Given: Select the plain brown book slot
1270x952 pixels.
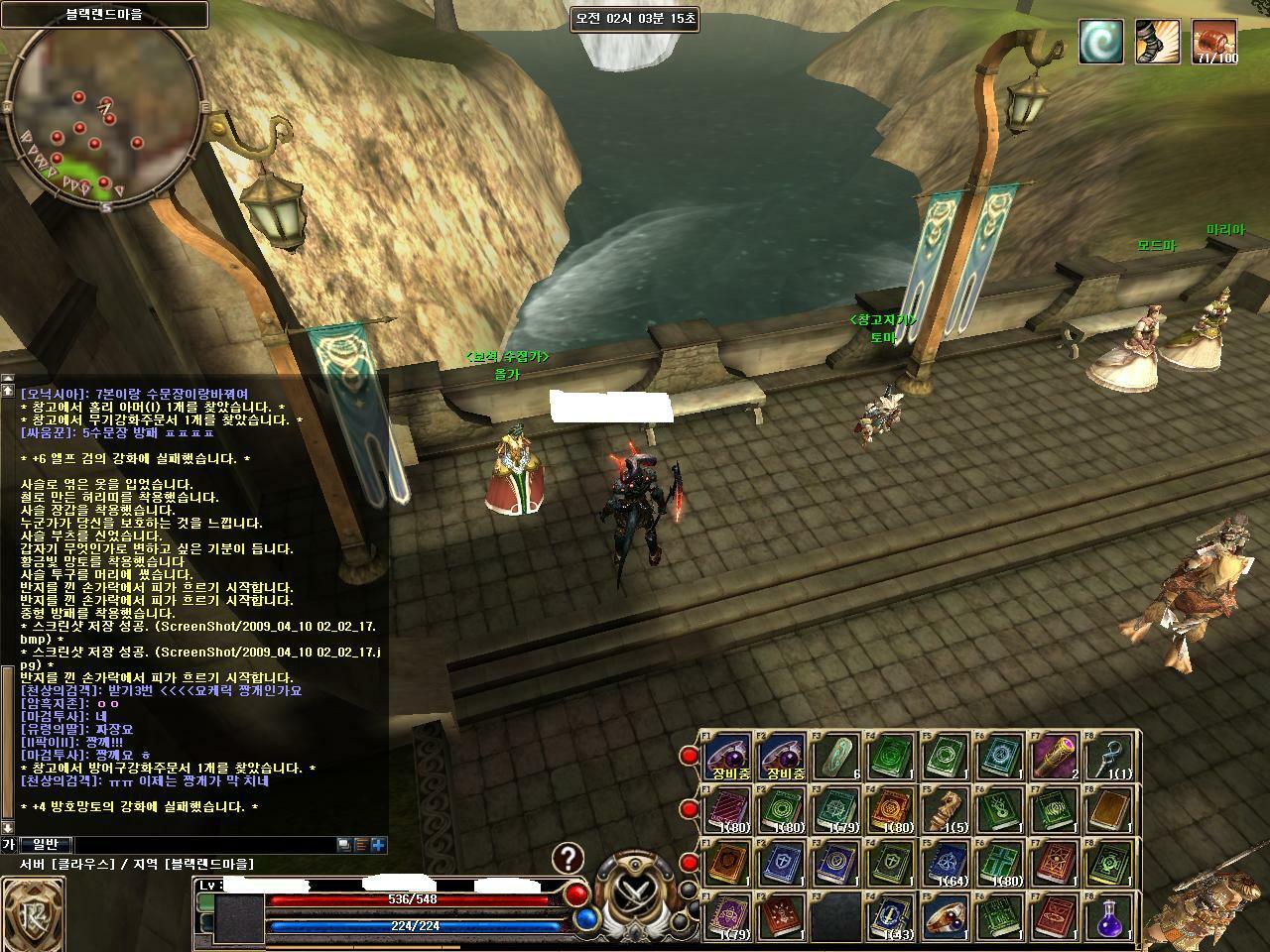Looking at the screenshot, I should point(1109,811).
